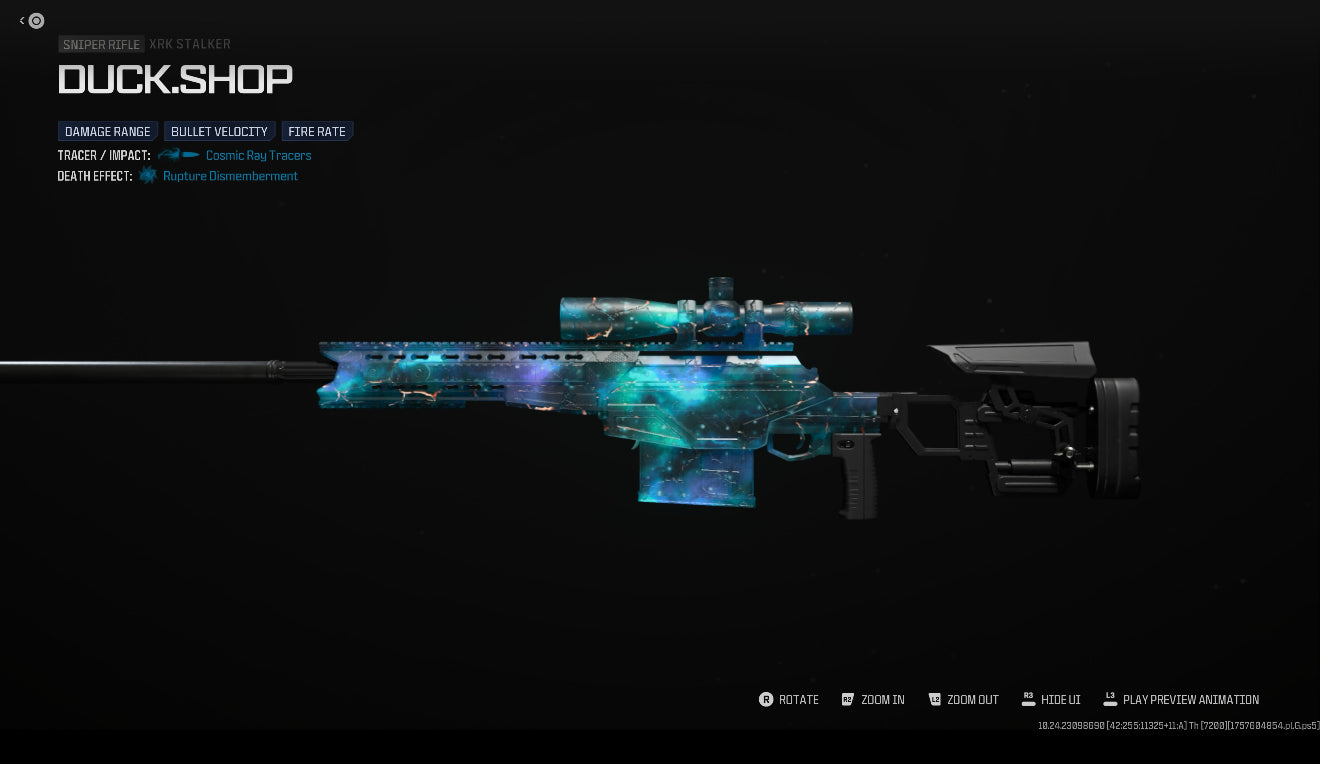Viewport: 1320px width, 764px height.
Task: Open the Rupture Dismemberment link
Action: tap(230, 176)
